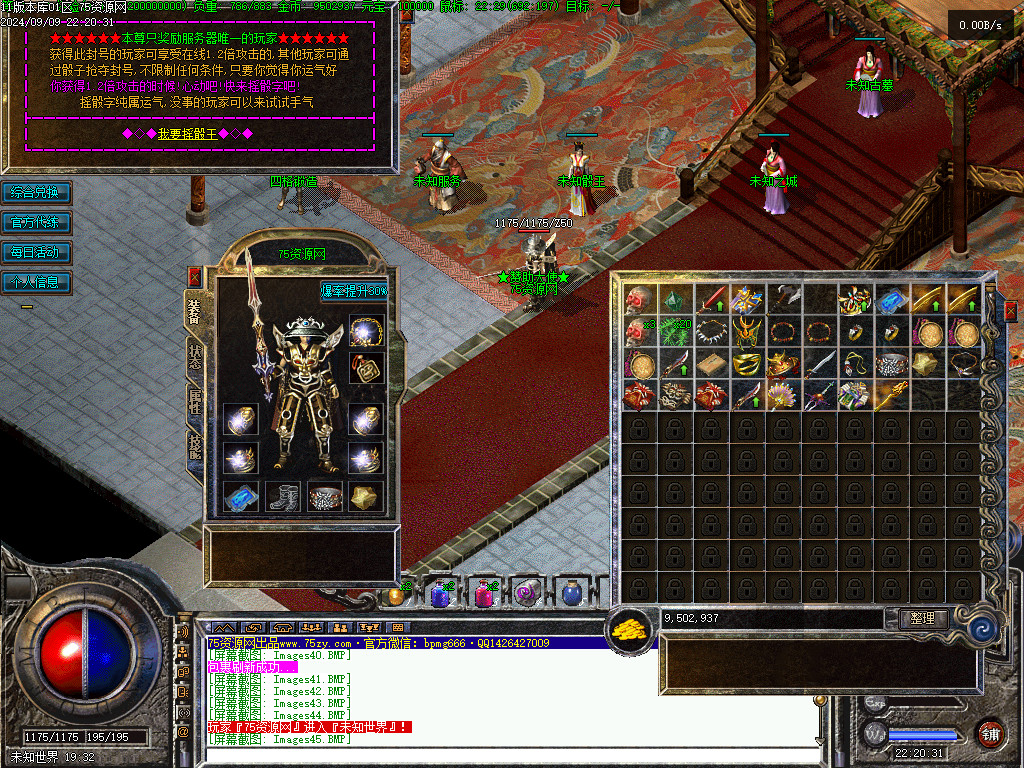Click the 整理 sort inventory button
The height and width of the screenshot is (768, 1024).
(x=922, y=619)
